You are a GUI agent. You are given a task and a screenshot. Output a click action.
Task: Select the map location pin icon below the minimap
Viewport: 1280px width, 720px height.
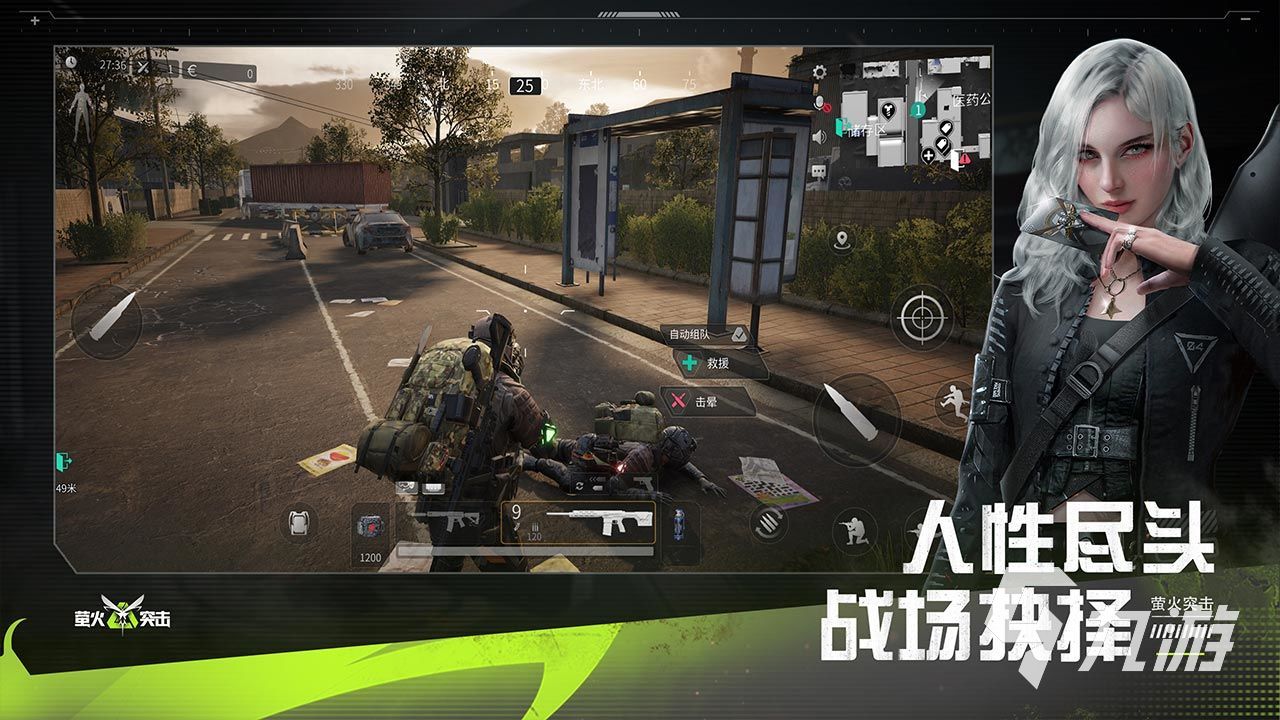point(843,240)
